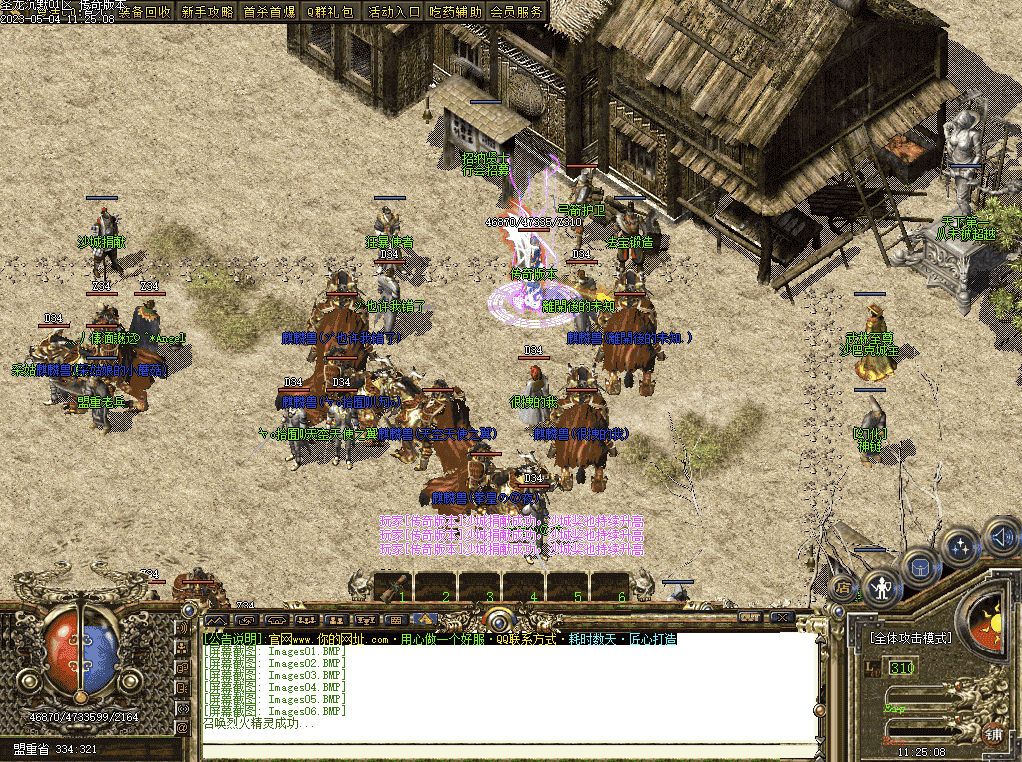Open the 新手攻略 beginner guide

point(208,12)
